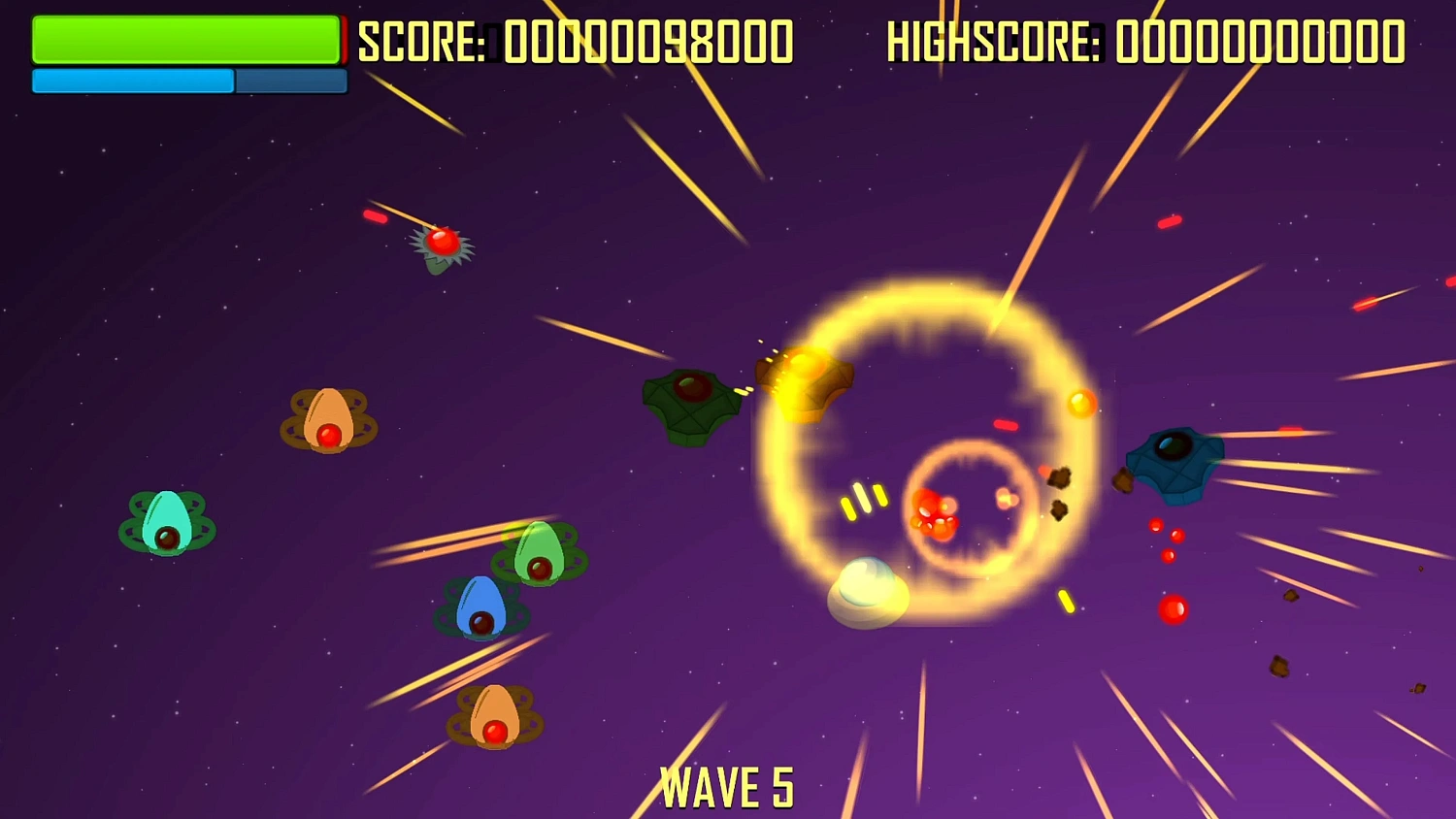Image resolution: width=1456 pixels, height=819 pixels.
Task: Select the blue egg enemy below the green one
Action: [482, 608]
